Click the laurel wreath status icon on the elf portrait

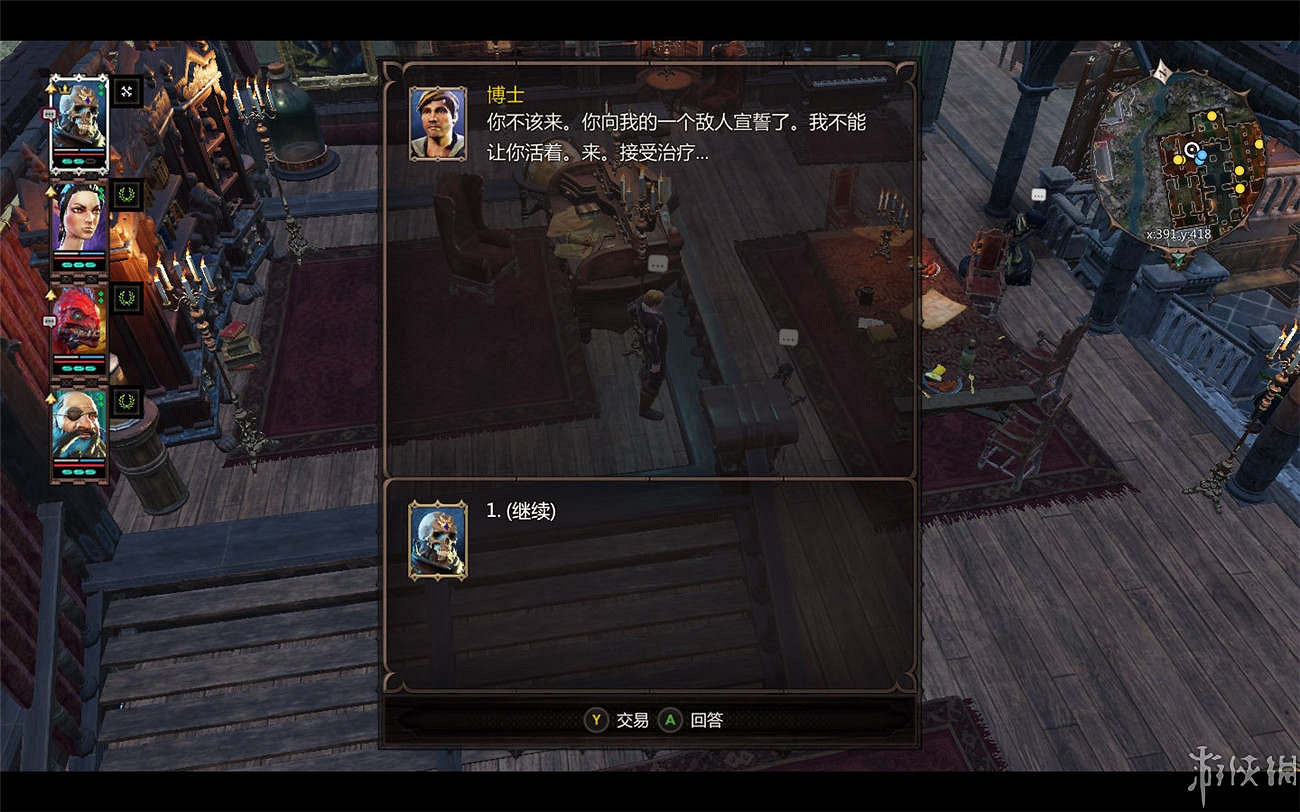(127, 195)
